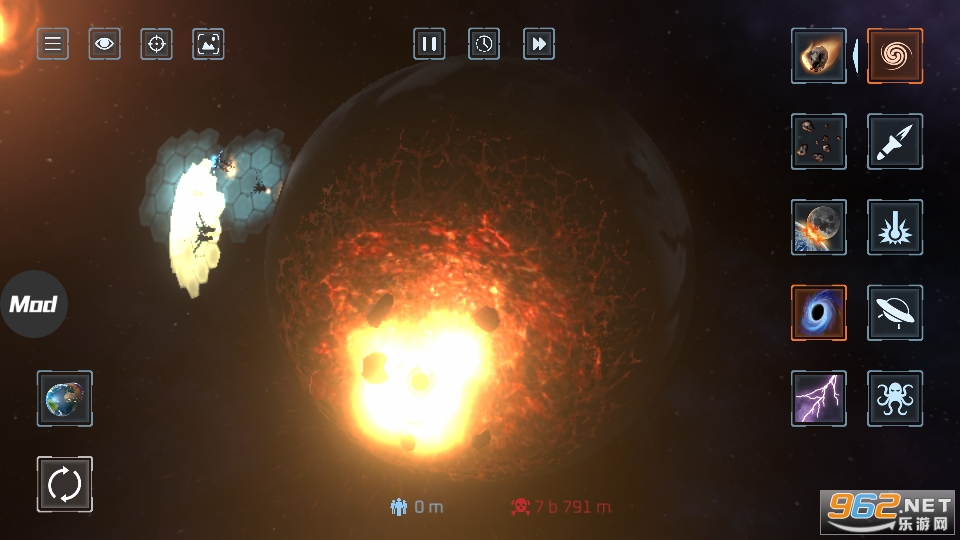Select the flaming meteor weapon

tap(819, 56)
